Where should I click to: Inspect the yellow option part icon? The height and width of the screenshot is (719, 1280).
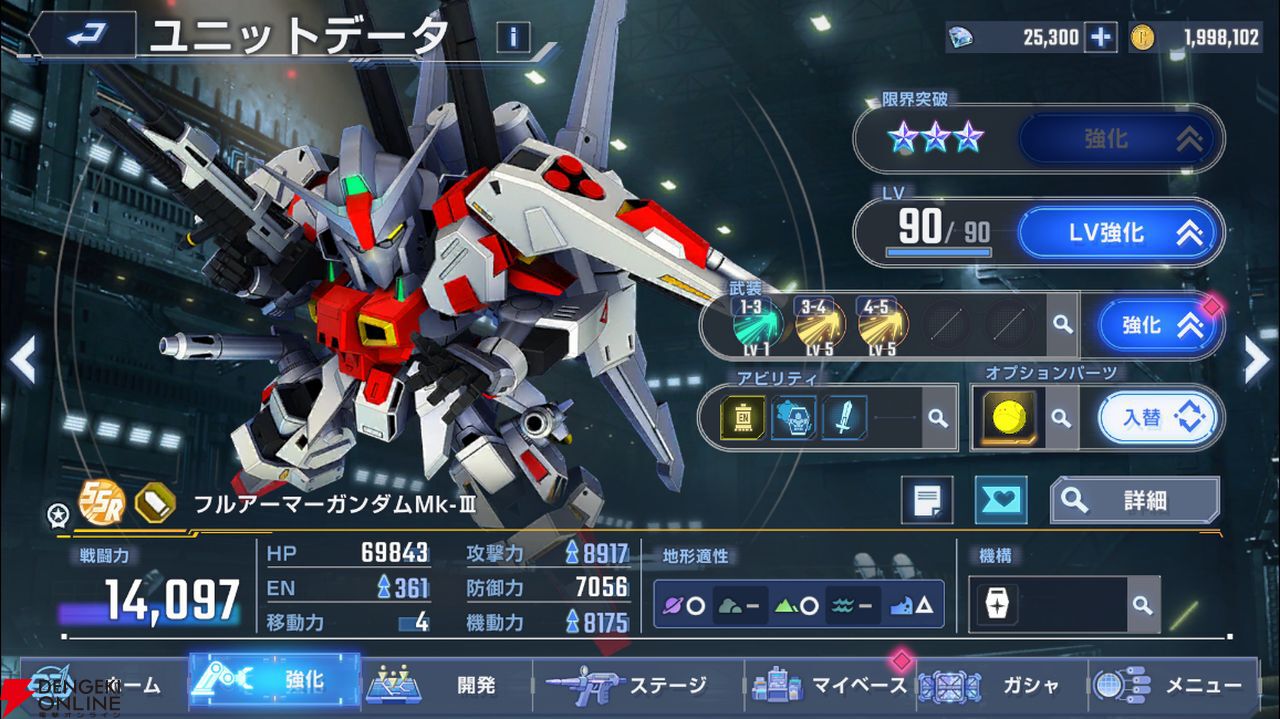(1008, 417)
